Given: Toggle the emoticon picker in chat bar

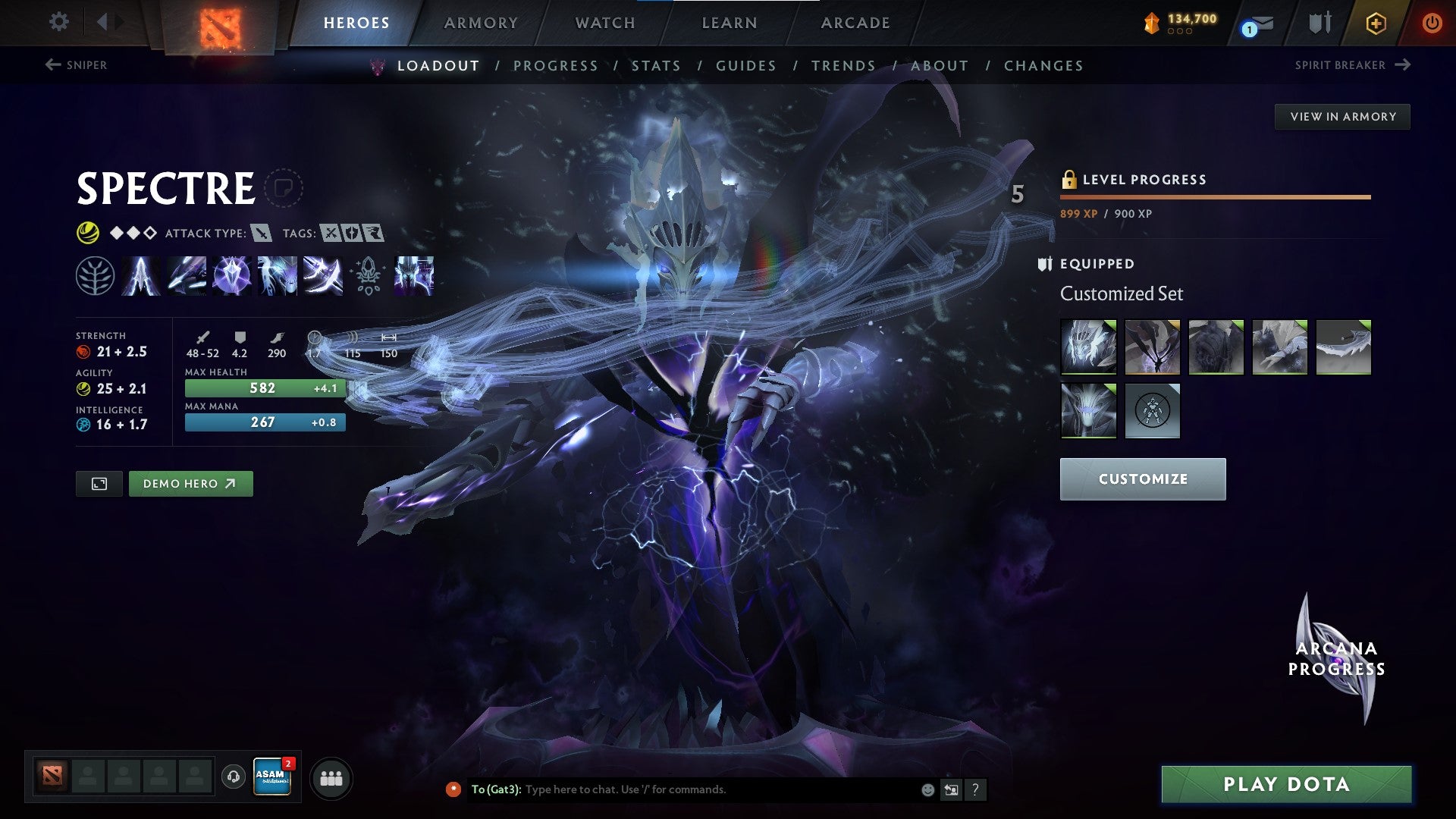Looking at the screenshot, I should pos(927,789).
